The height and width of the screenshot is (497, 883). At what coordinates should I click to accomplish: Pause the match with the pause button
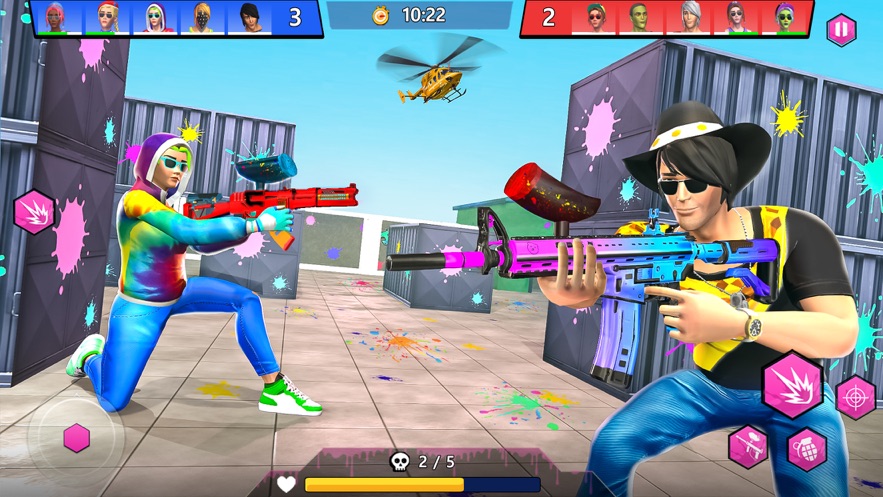pyautogui.click(x=841, y=30)
